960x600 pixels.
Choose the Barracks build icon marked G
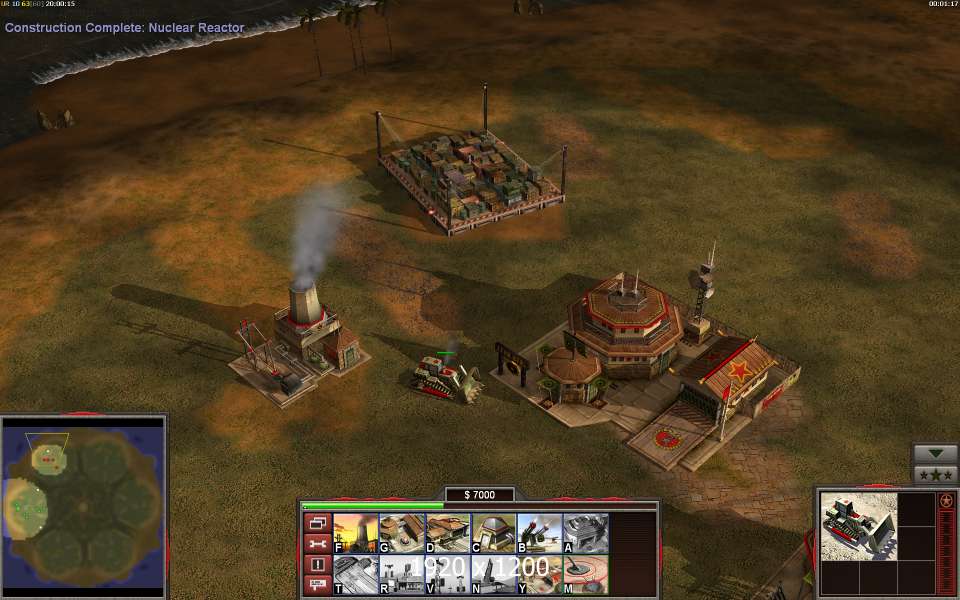pos(402,534)
